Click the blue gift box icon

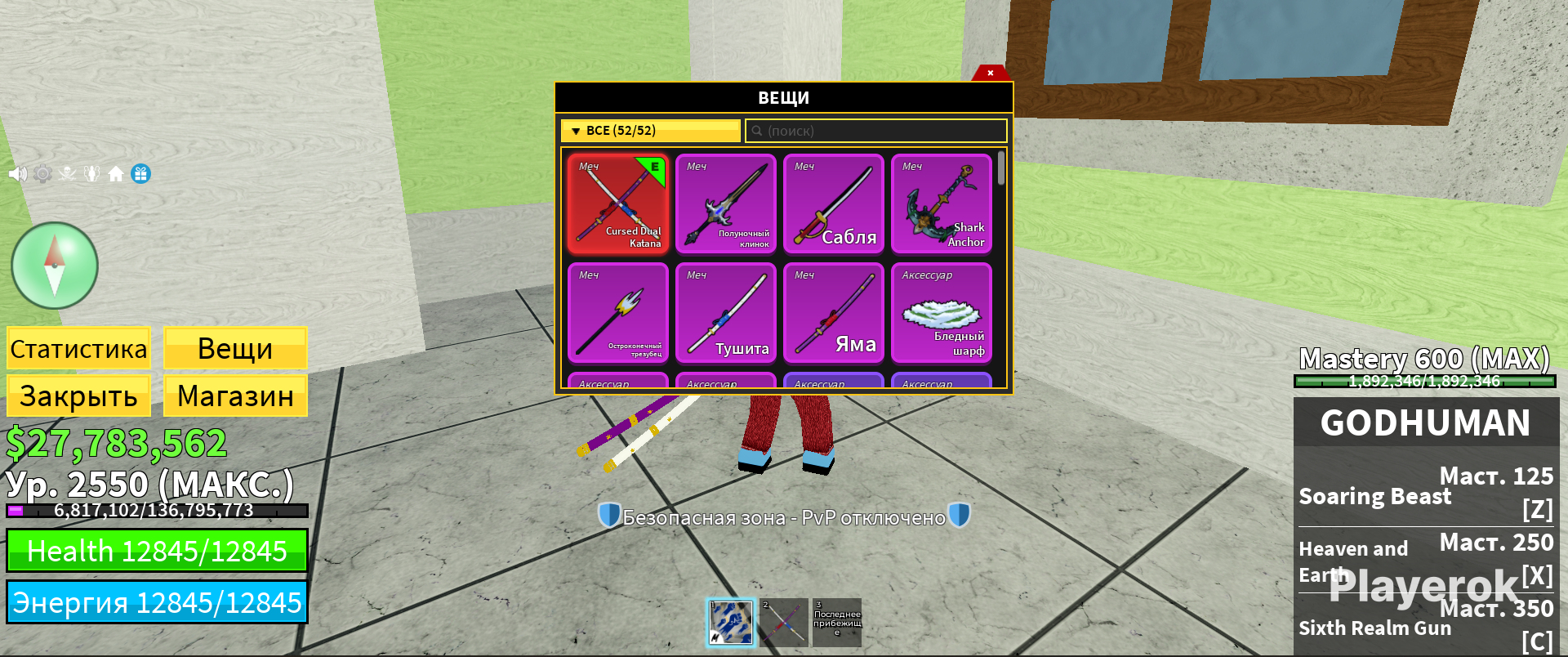click(141, 174)
